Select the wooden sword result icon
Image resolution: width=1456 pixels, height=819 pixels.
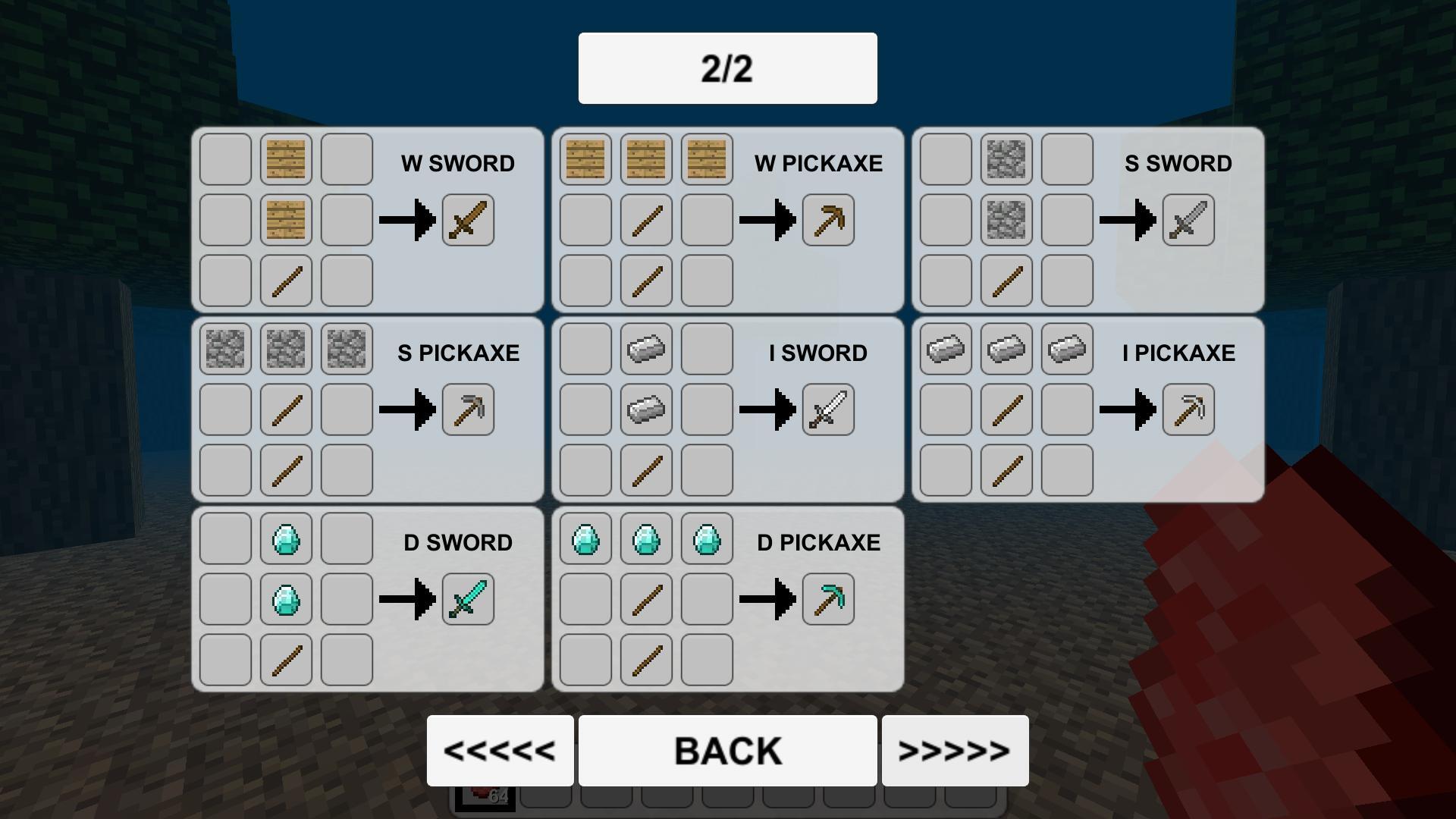[467, 219]
